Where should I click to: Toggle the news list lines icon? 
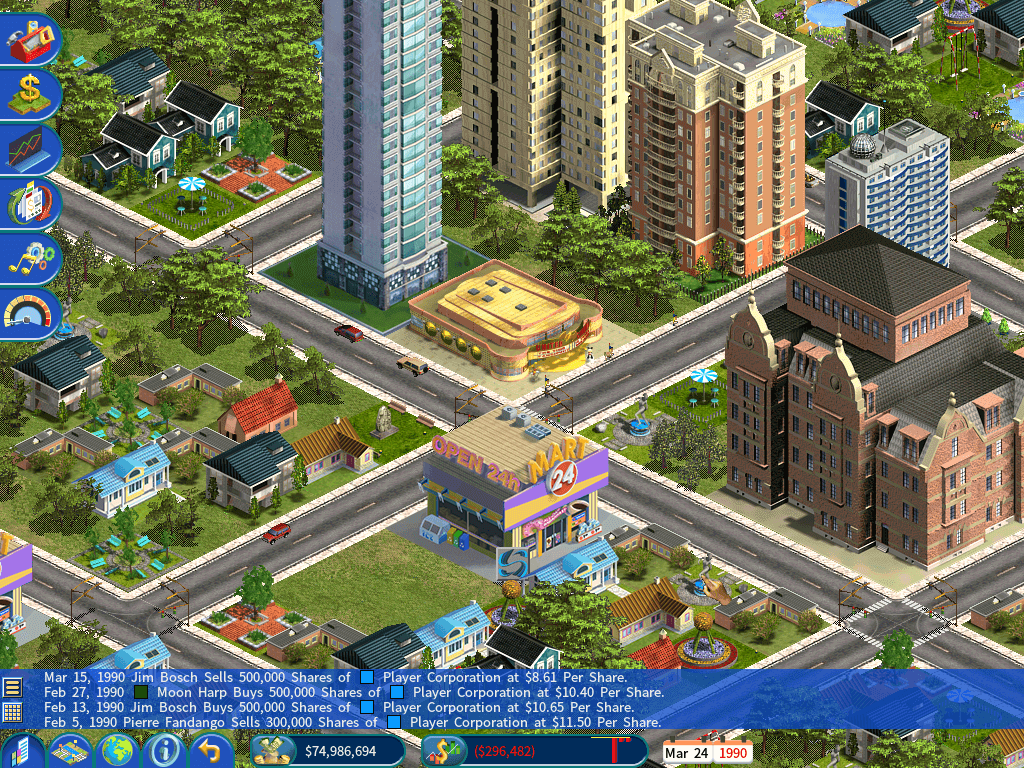point(12,686)
